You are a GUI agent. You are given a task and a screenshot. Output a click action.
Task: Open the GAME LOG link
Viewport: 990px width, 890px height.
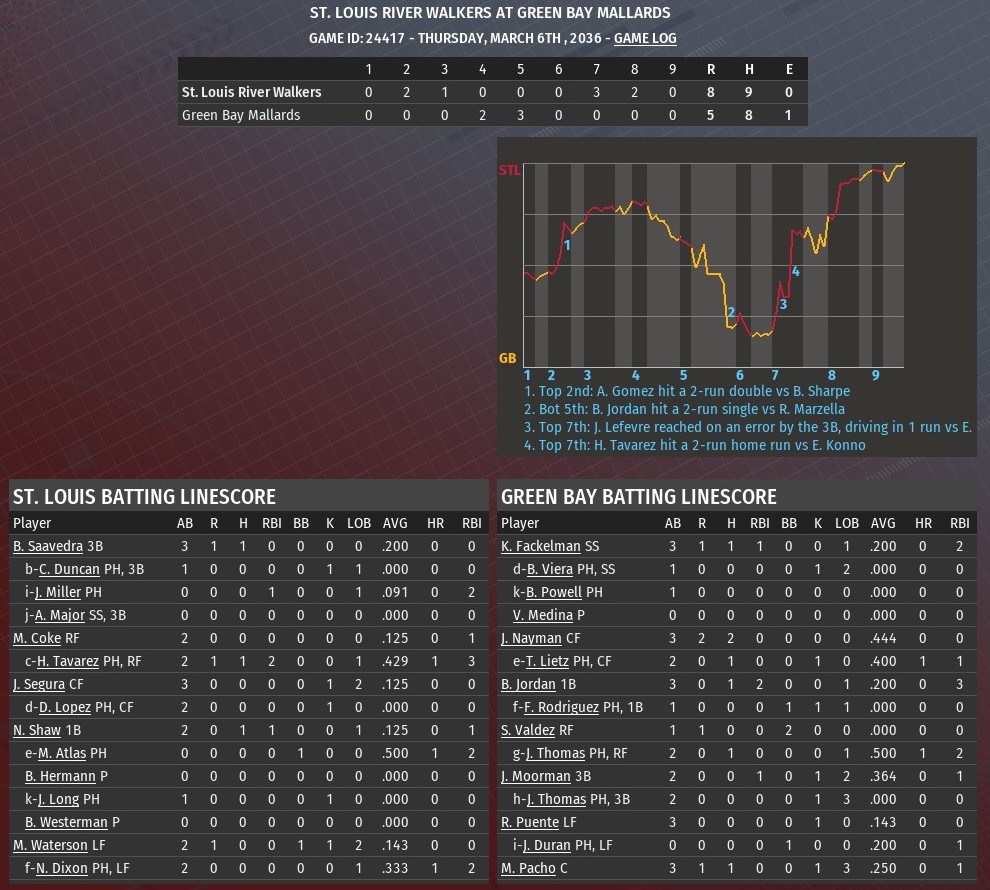tap(645, 38)
